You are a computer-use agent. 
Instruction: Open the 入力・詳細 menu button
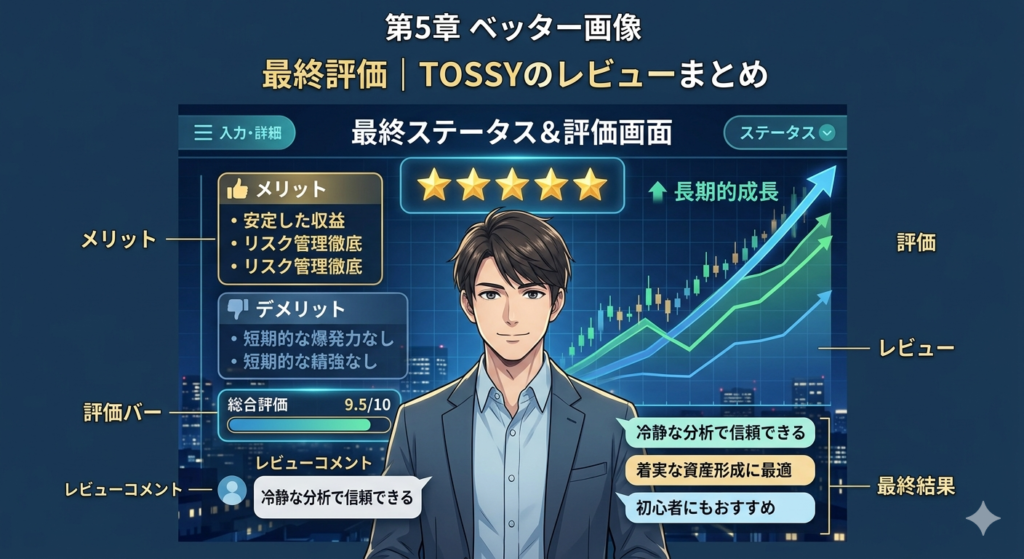coord(237,132)
